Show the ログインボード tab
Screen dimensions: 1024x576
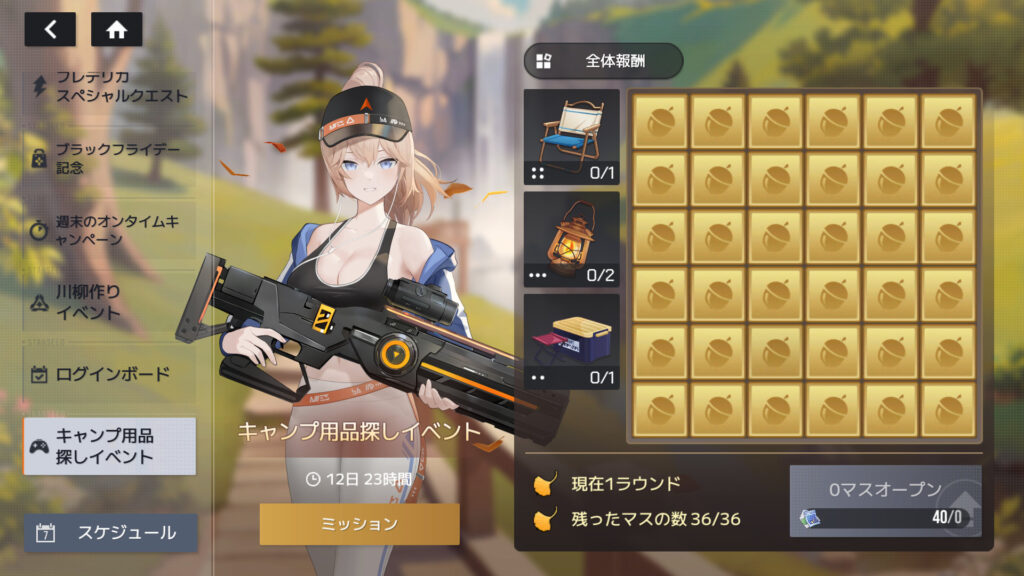coord(110,375)
